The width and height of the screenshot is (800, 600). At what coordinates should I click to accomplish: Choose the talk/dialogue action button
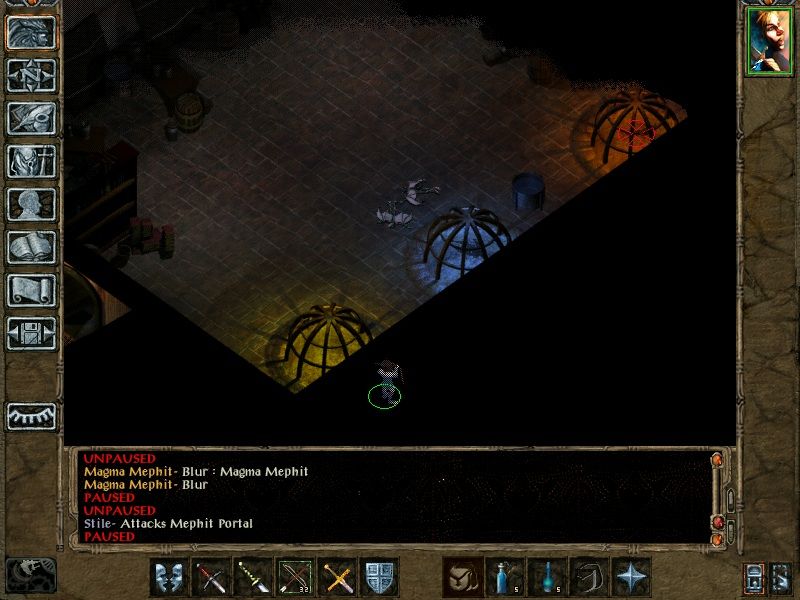click(169, 577)
